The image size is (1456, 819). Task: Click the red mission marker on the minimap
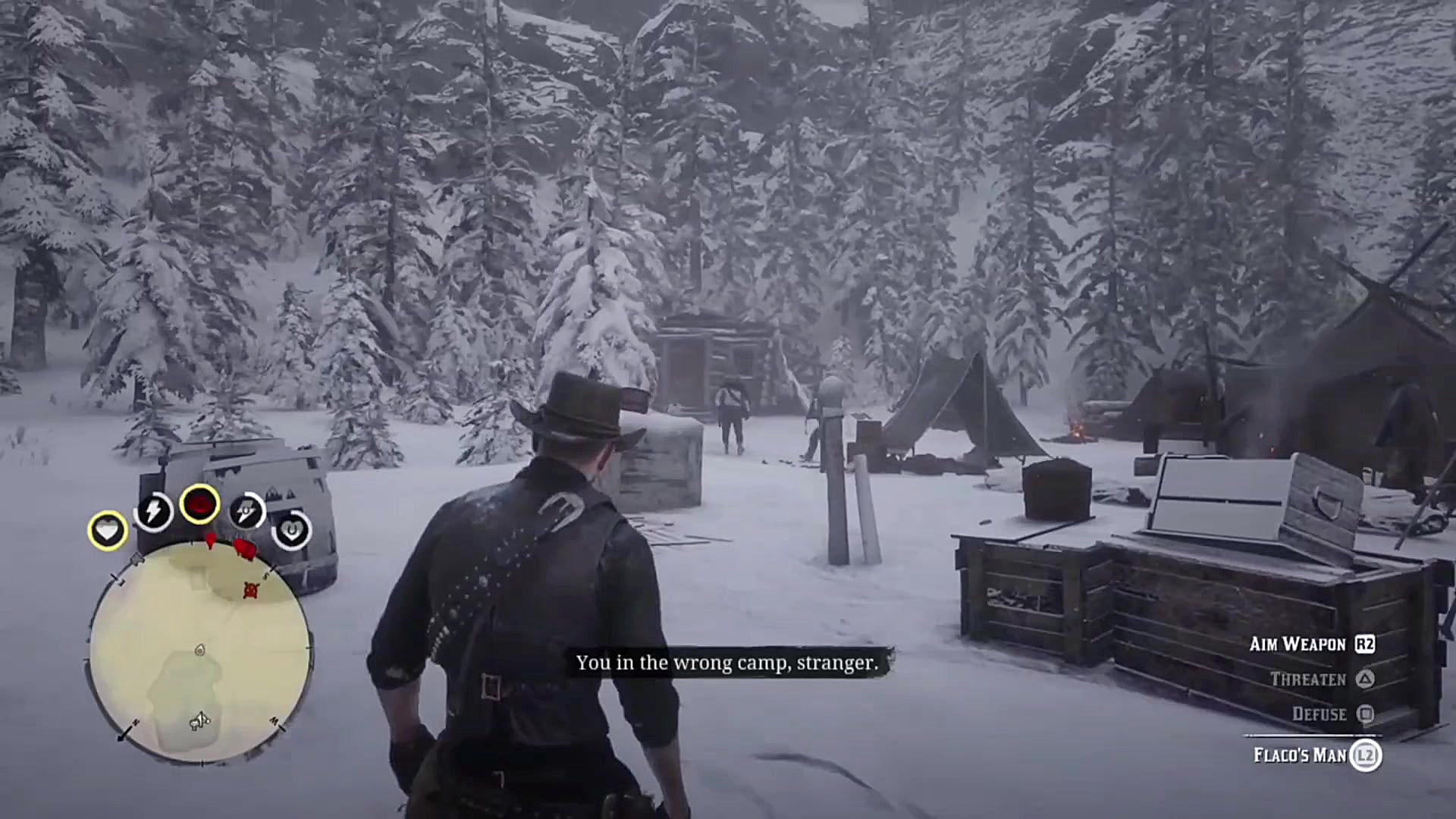point(250,590)
